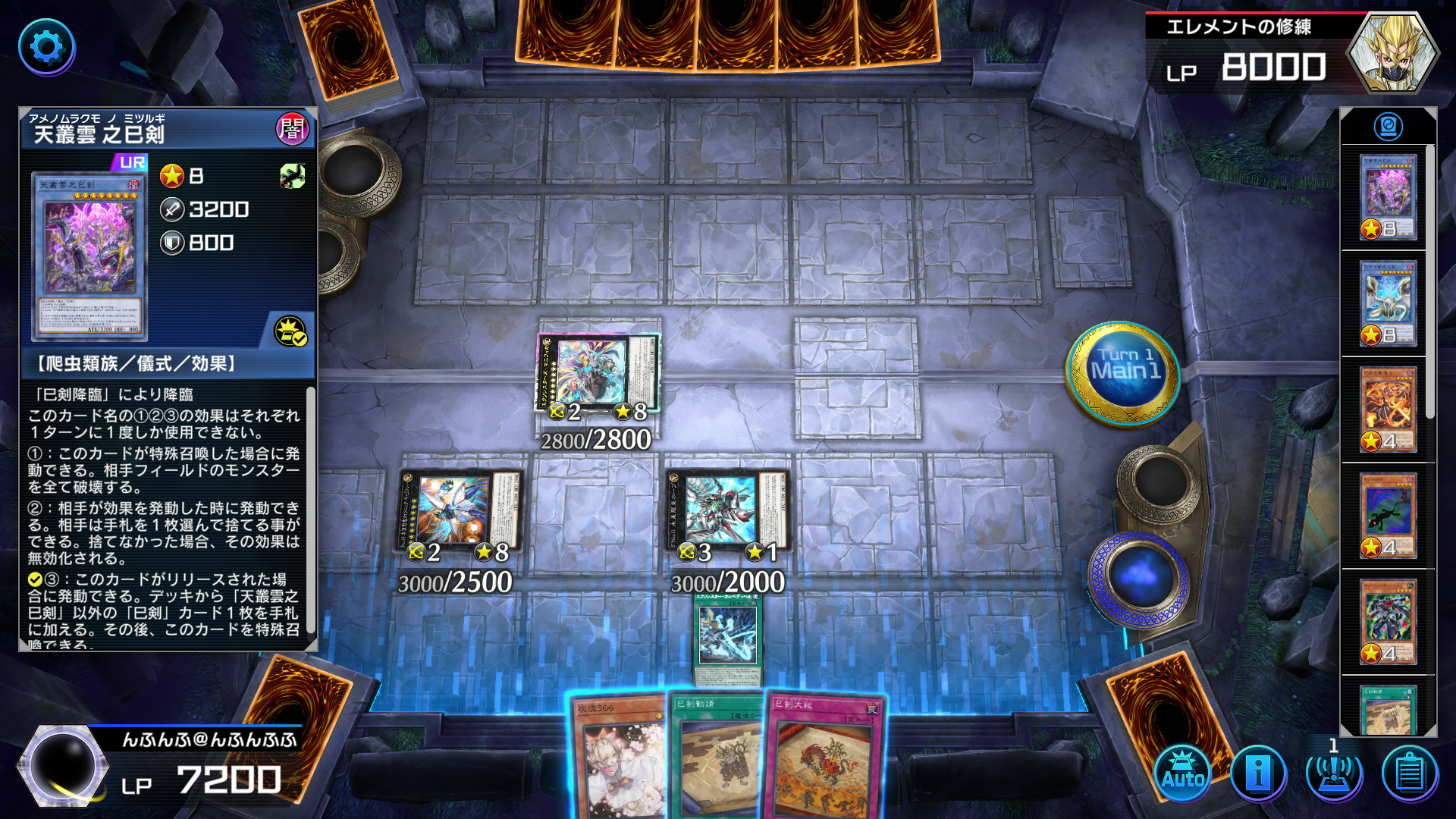The image size is (1456, 819).
Task: Click the crown checkmark icon in card panel
Action: click(290, 331)
